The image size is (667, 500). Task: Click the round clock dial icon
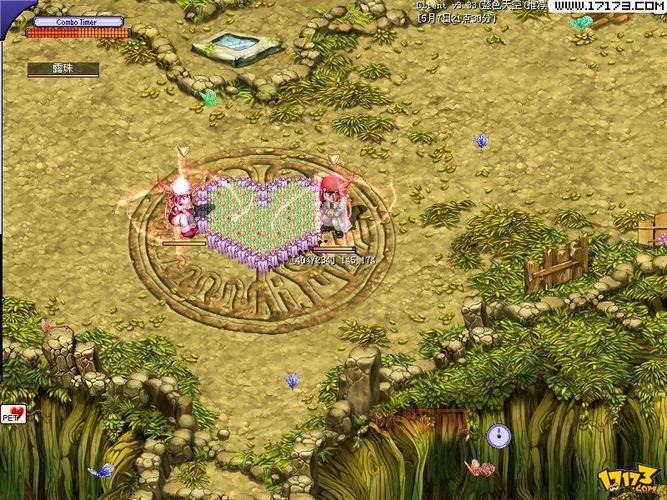point(498,436)
